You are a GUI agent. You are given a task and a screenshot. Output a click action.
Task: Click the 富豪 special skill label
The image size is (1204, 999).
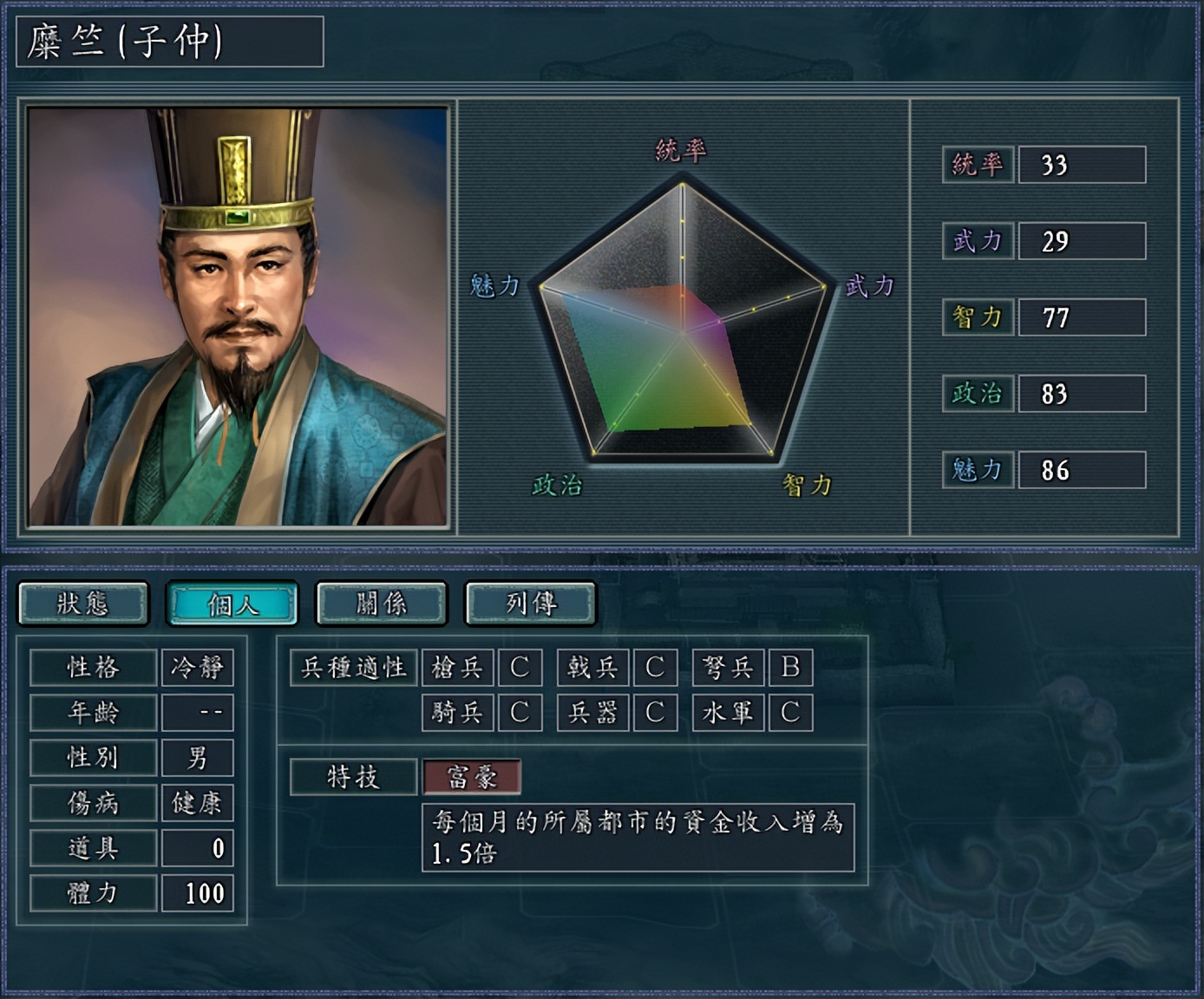(471, 779)
